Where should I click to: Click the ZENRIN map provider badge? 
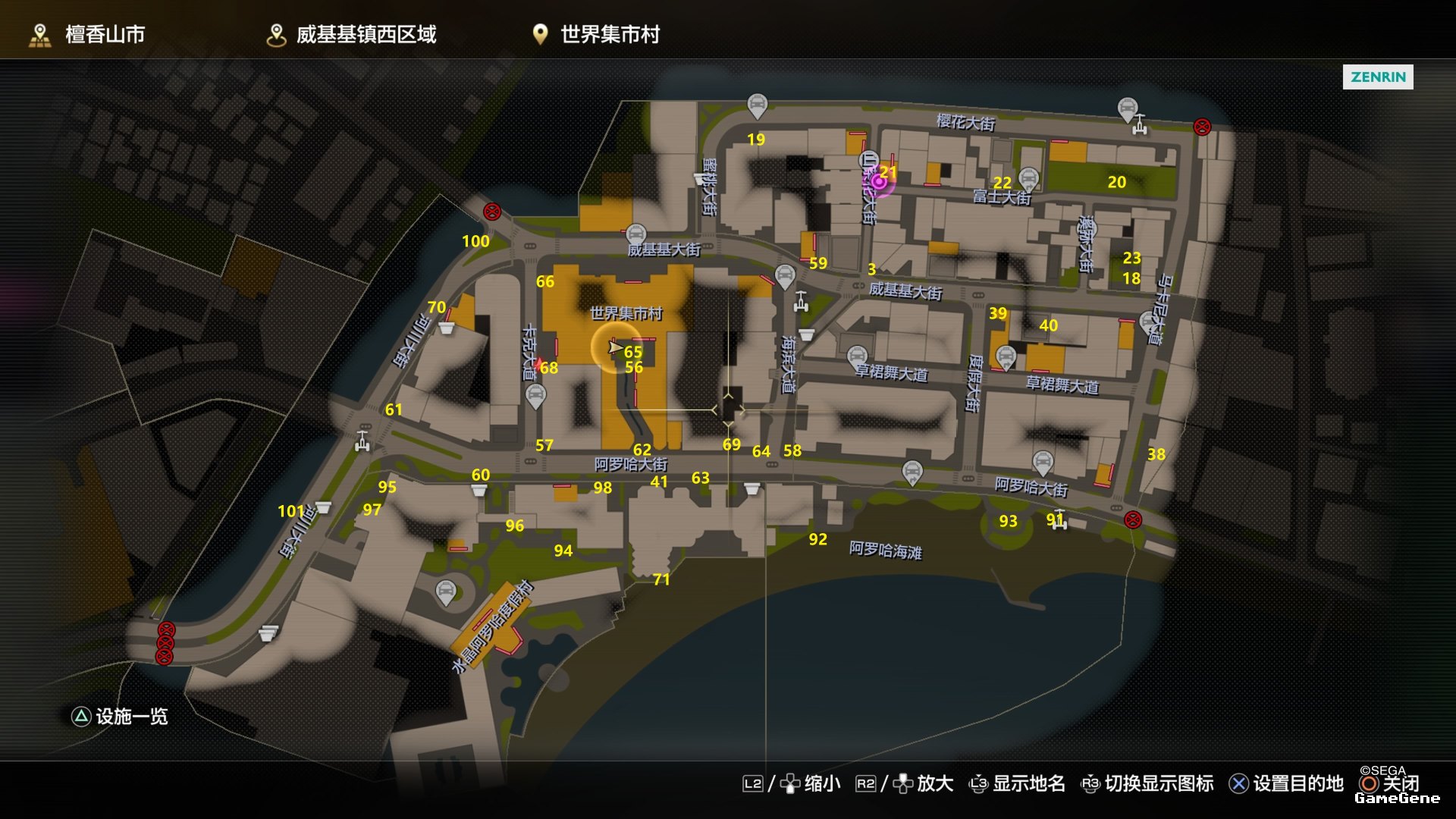click(1377, 77)
